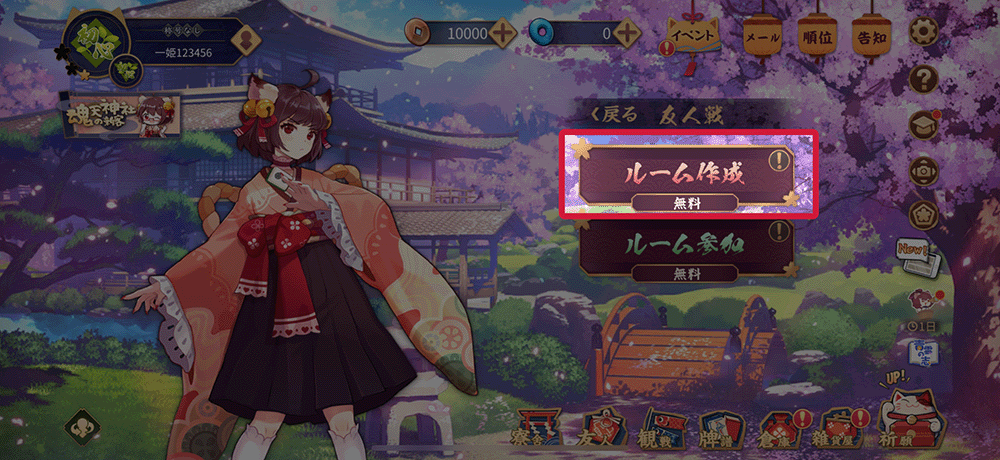This screenshot has height=460, width=1000.
Task: Choose ルーム参加 to join a room
Action: [x=688, y=245]
